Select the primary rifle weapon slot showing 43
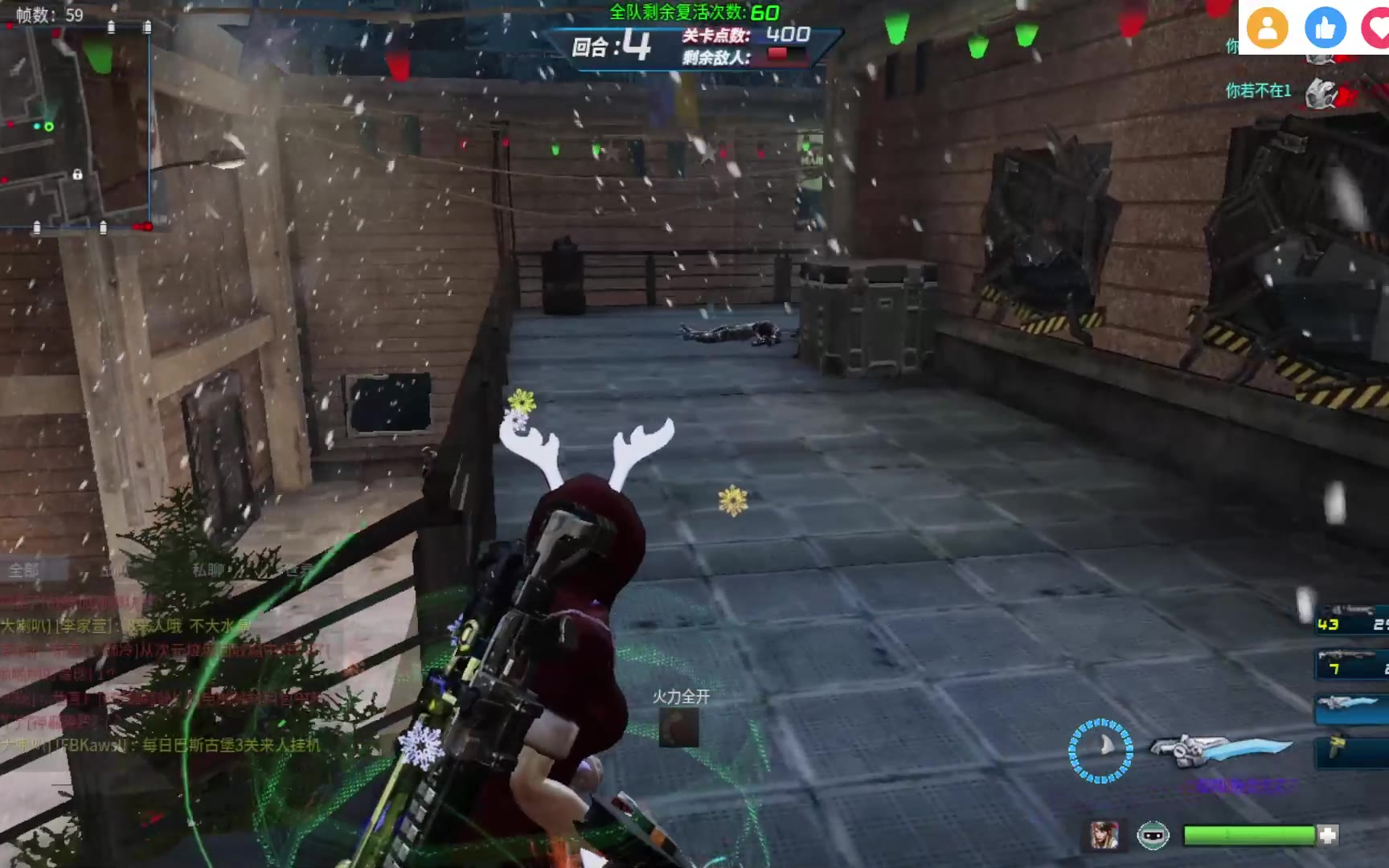The width and height of the screenshot is (1389, 868). [x=1352, y=624]
